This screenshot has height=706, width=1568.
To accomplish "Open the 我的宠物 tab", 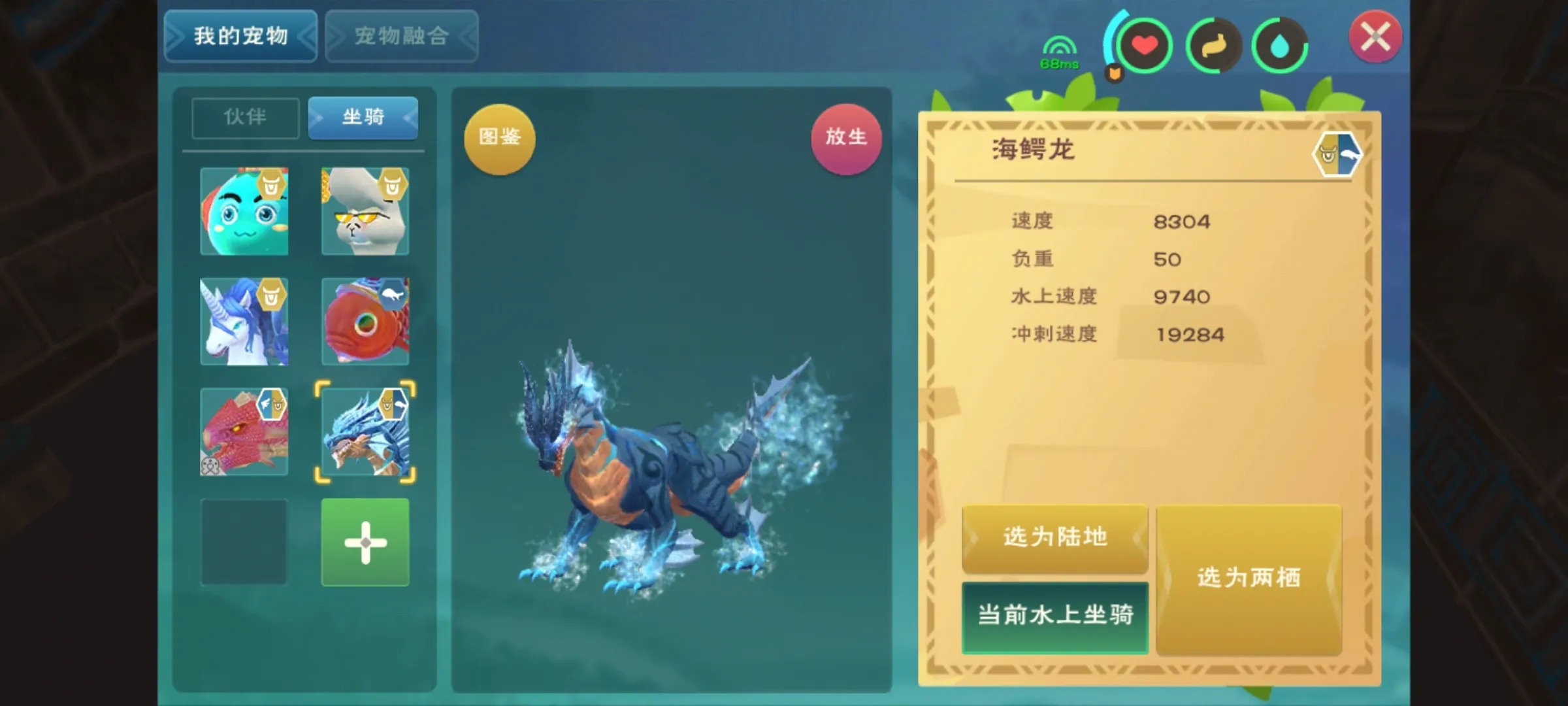I will pyautogui.click(x=240, y=37).
